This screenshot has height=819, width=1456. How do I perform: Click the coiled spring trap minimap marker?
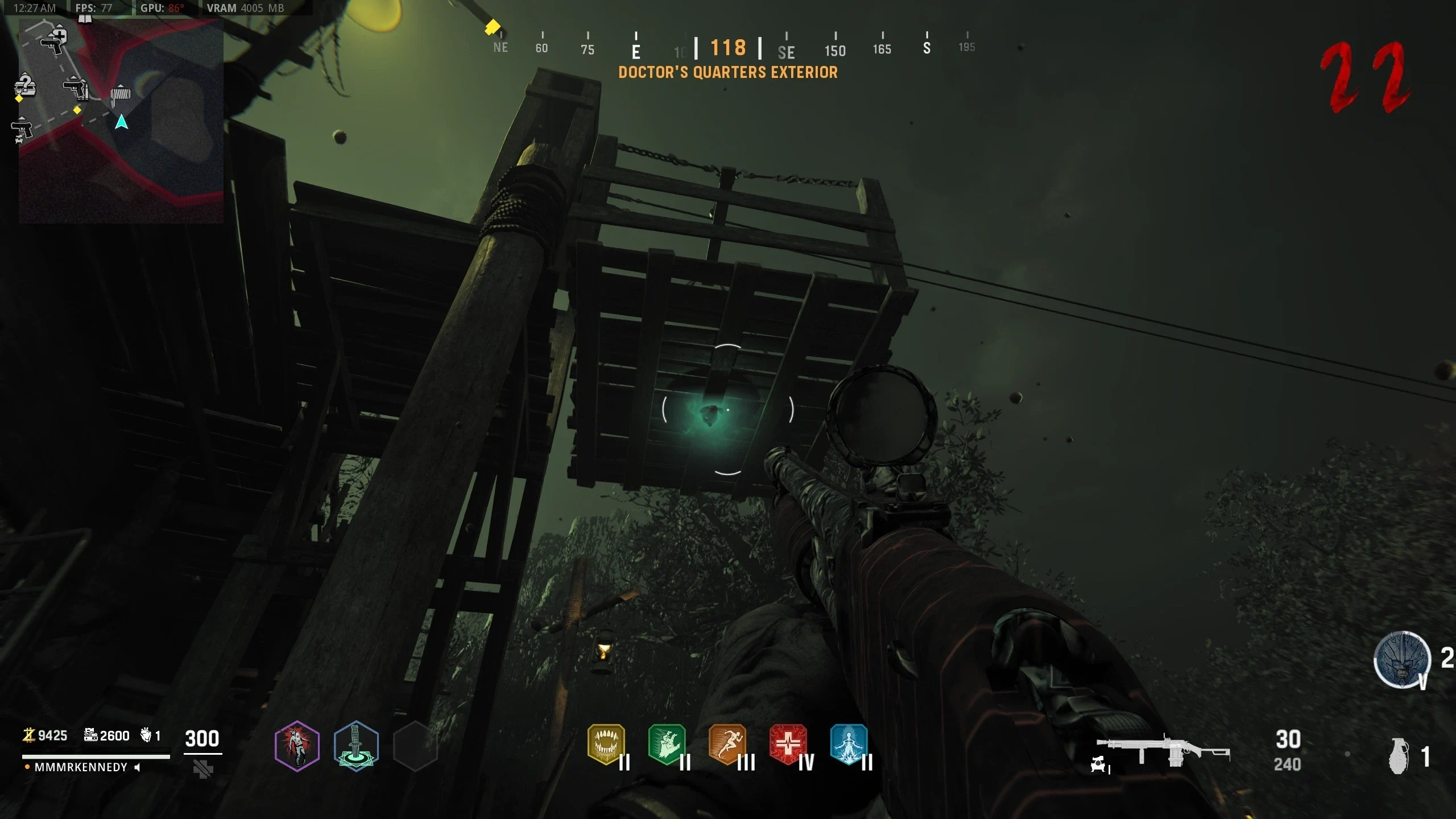pos(120,95)
